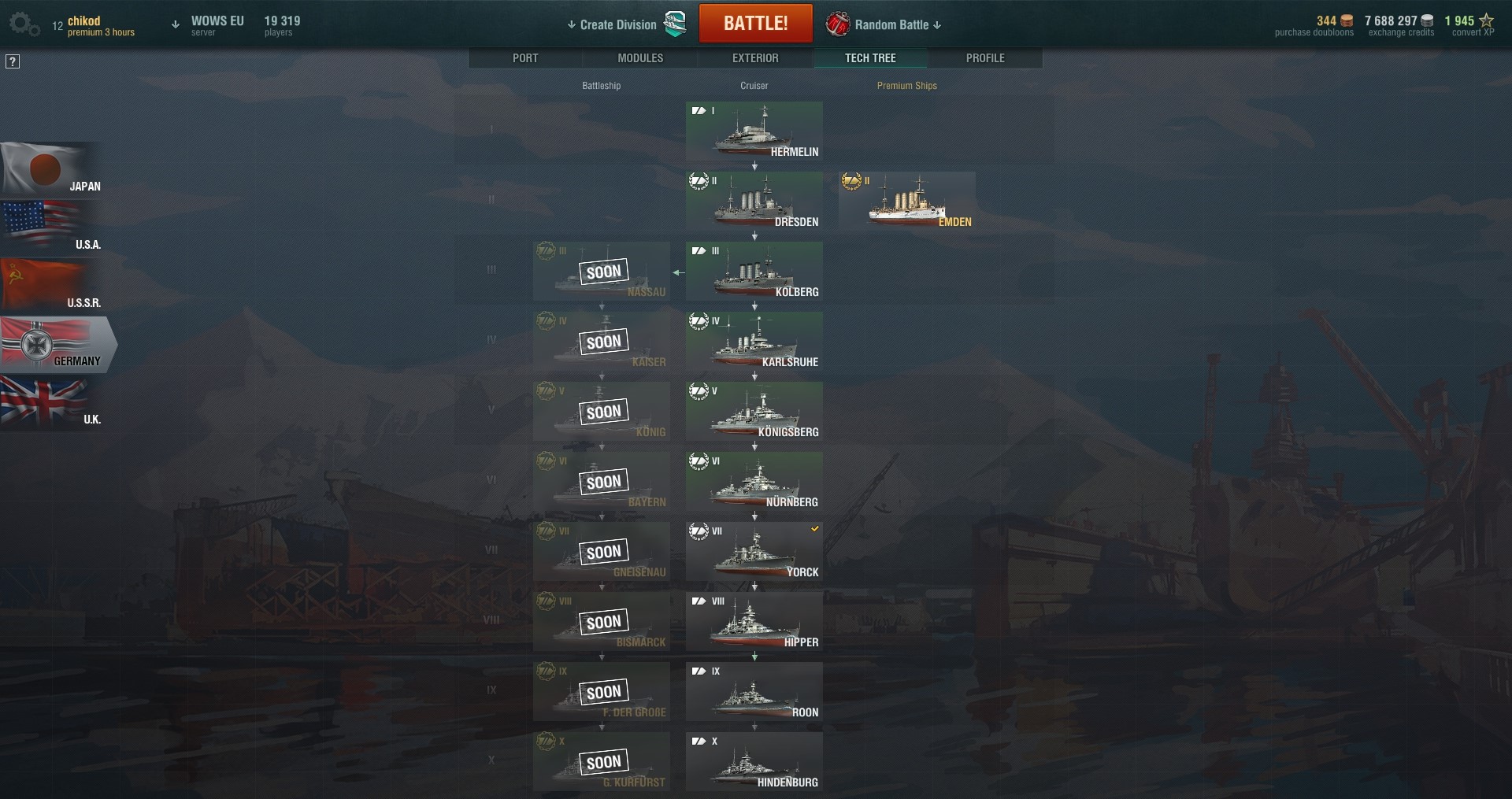Open the Königsberg cruiser tile
The image size is (1512, 799).
coord(754,412)
